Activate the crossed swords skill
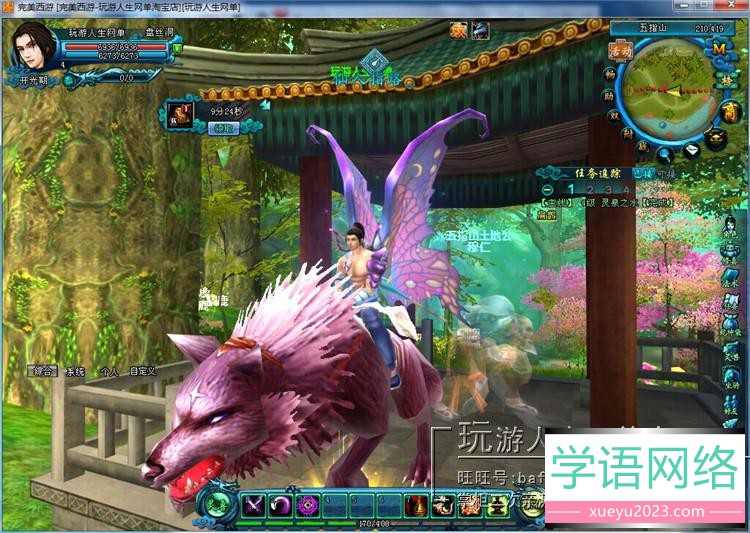The height and width of the screenshot is (533, 750). [x=253, y=505]
